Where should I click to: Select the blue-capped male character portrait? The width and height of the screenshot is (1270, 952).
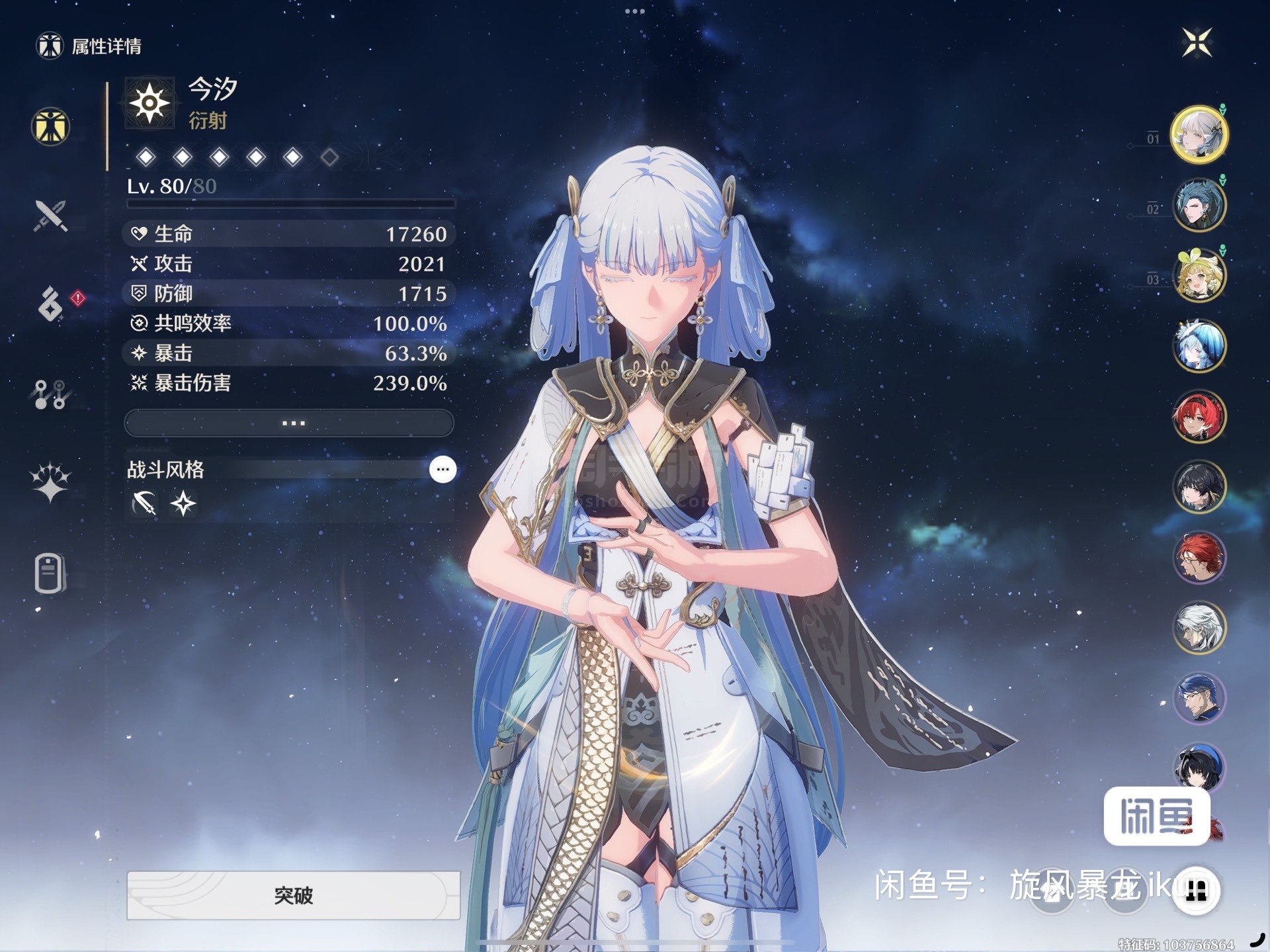coord(1199,698)
